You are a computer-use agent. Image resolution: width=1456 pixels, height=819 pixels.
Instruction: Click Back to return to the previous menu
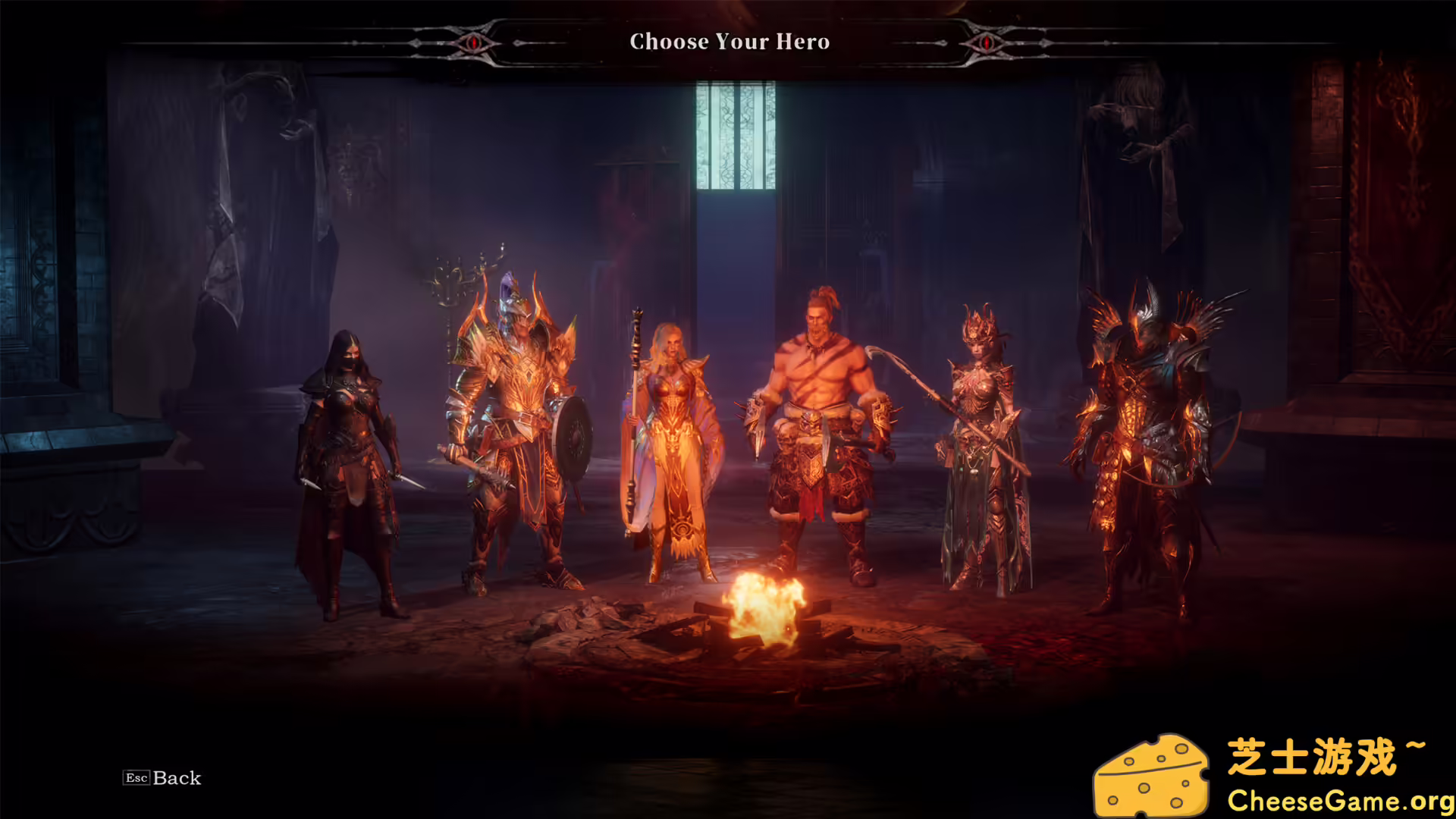tap(176, 778)
